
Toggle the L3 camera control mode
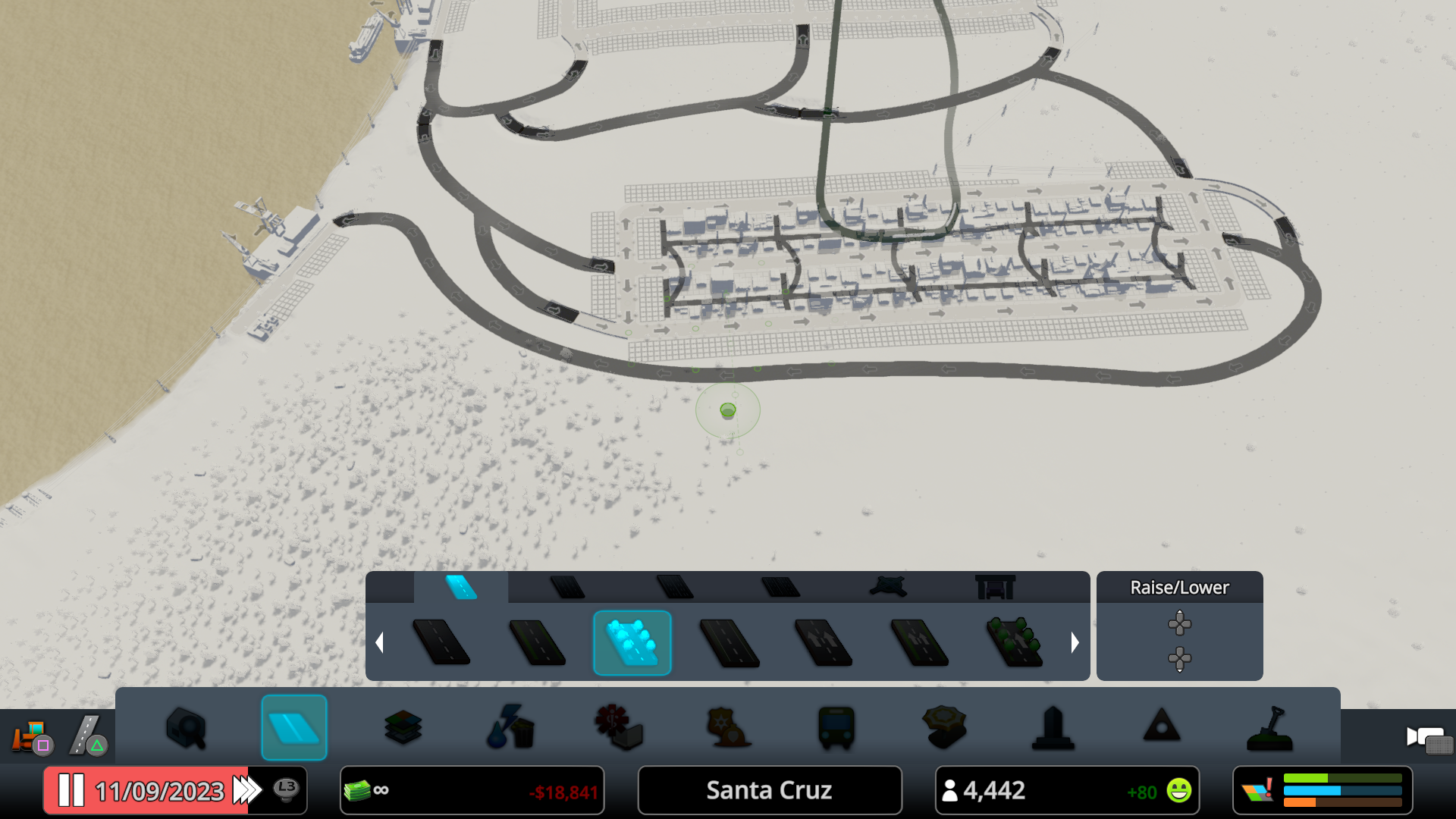[286, 790]
